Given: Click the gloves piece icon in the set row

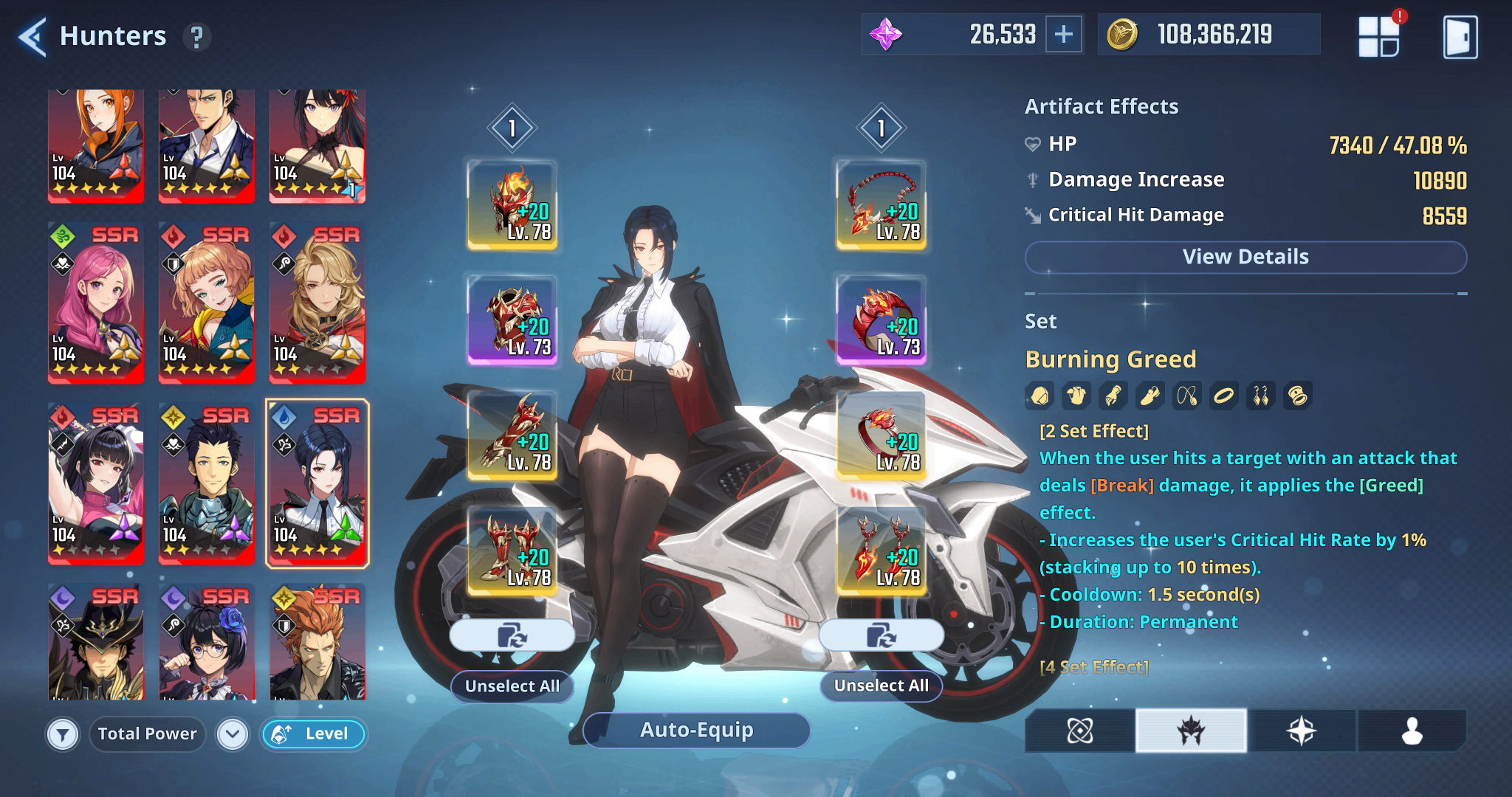Looking at the screenshot, I should pyautogui.click(x=1113, y=395).
